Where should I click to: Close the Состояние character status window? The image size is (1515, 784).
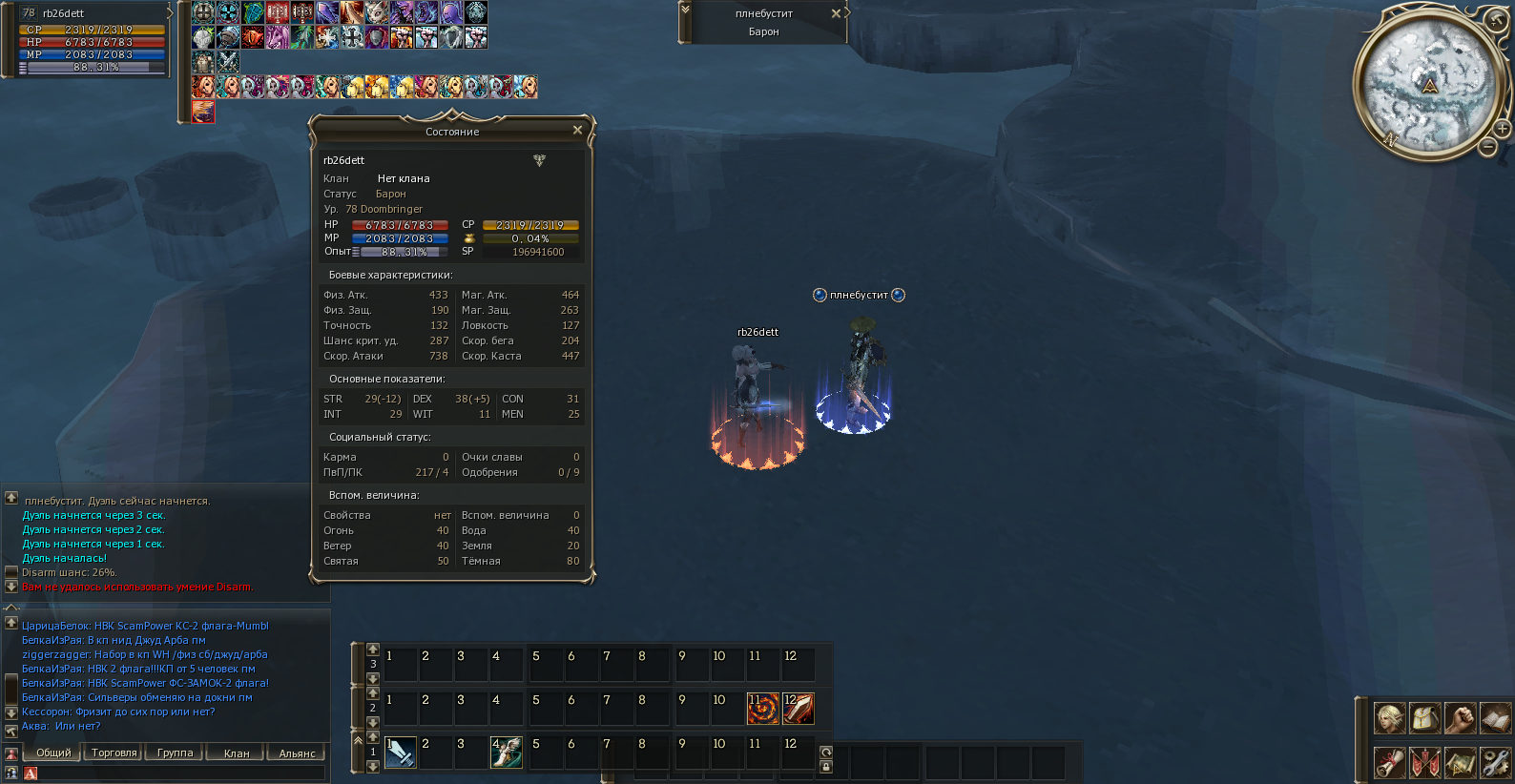(x=577, y=131)
